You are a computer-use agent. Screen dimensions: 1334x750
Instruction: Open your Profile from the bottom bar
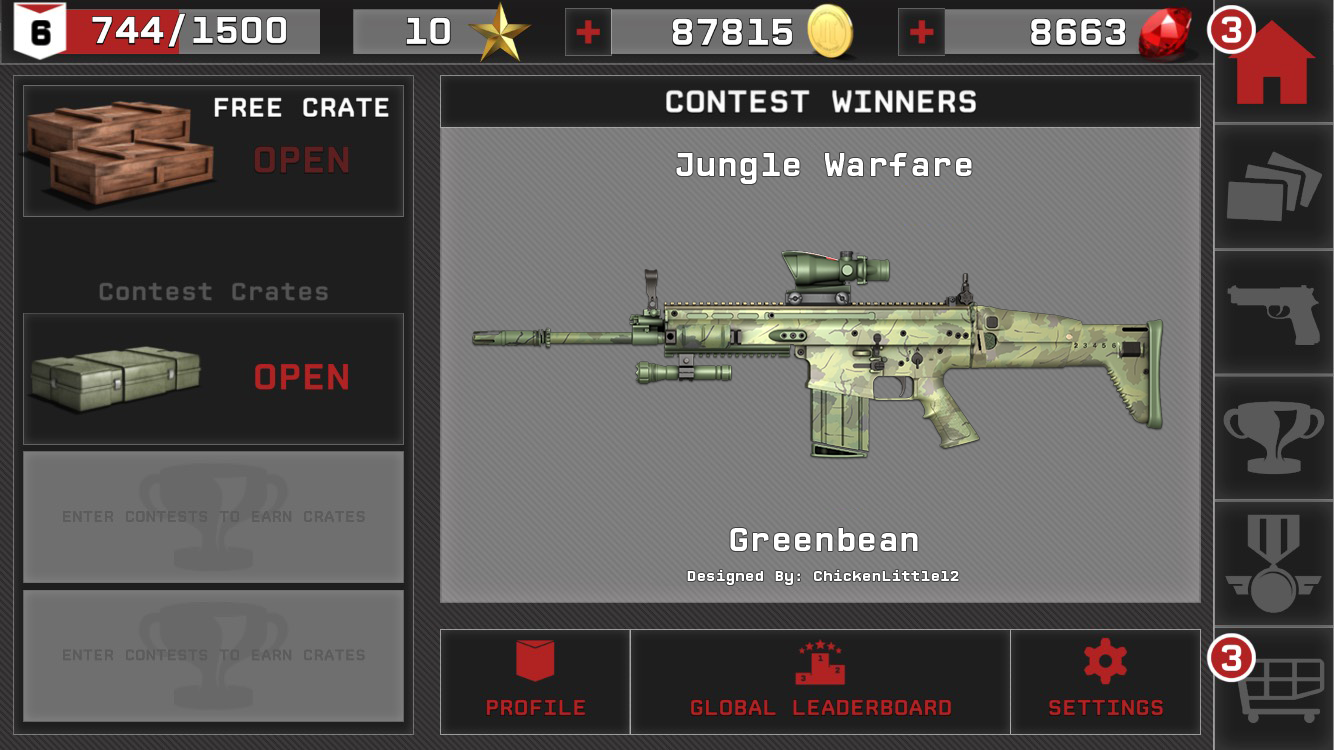pyautogui.click(x=535, y=682)
